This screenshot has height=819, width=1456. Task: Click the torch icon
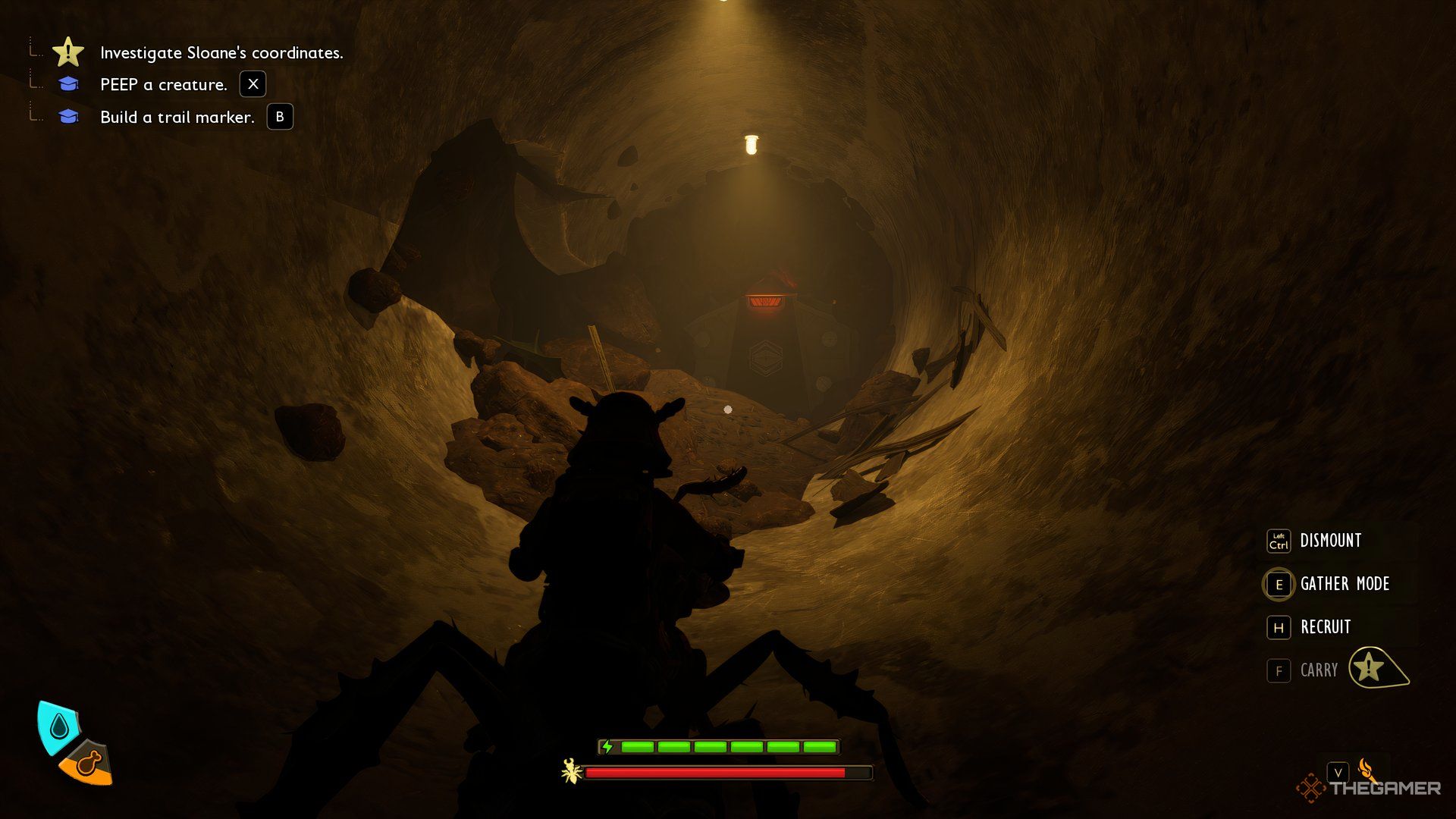click(1367, 769)
